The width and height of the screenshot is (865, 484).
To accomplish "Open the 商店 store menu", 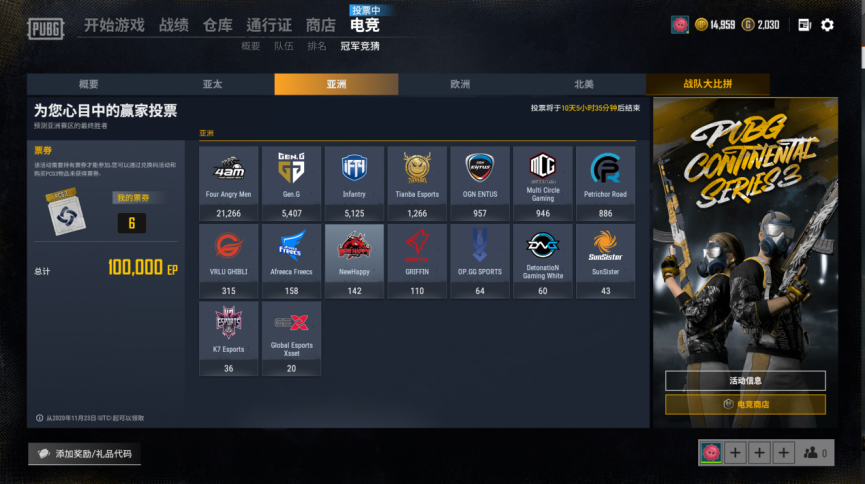I will tap(320, 25).
